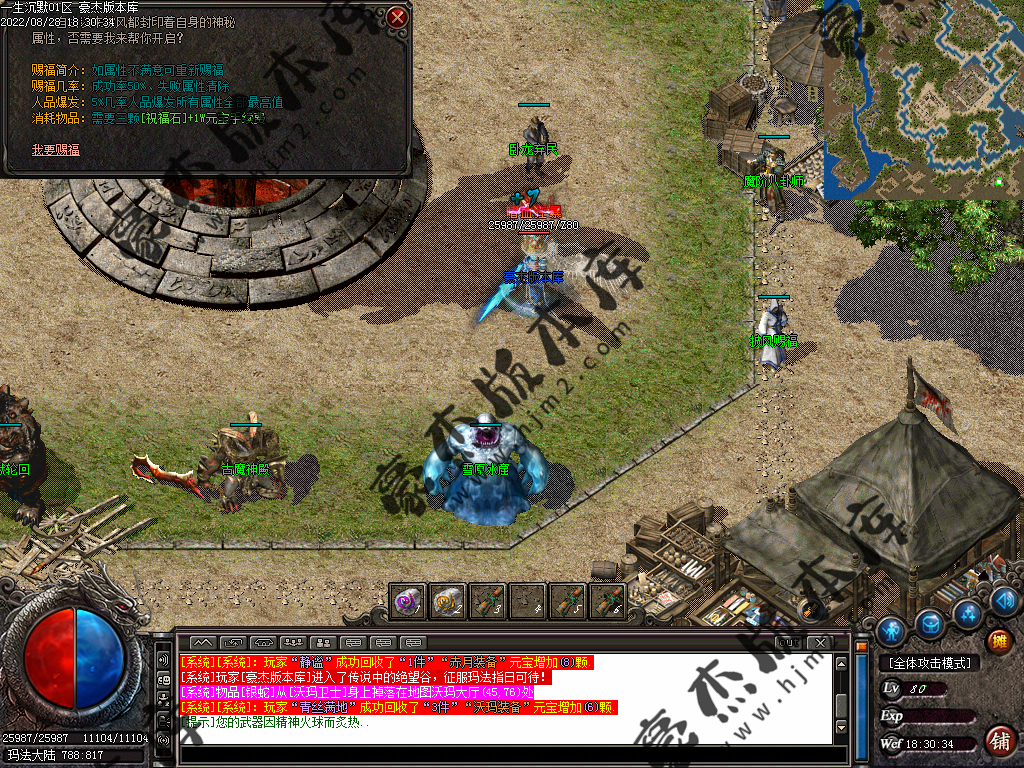This screenshot has height=768, width=1024.
Task: Select the mountain-shaped chat tab button
Action: point(203,642)
